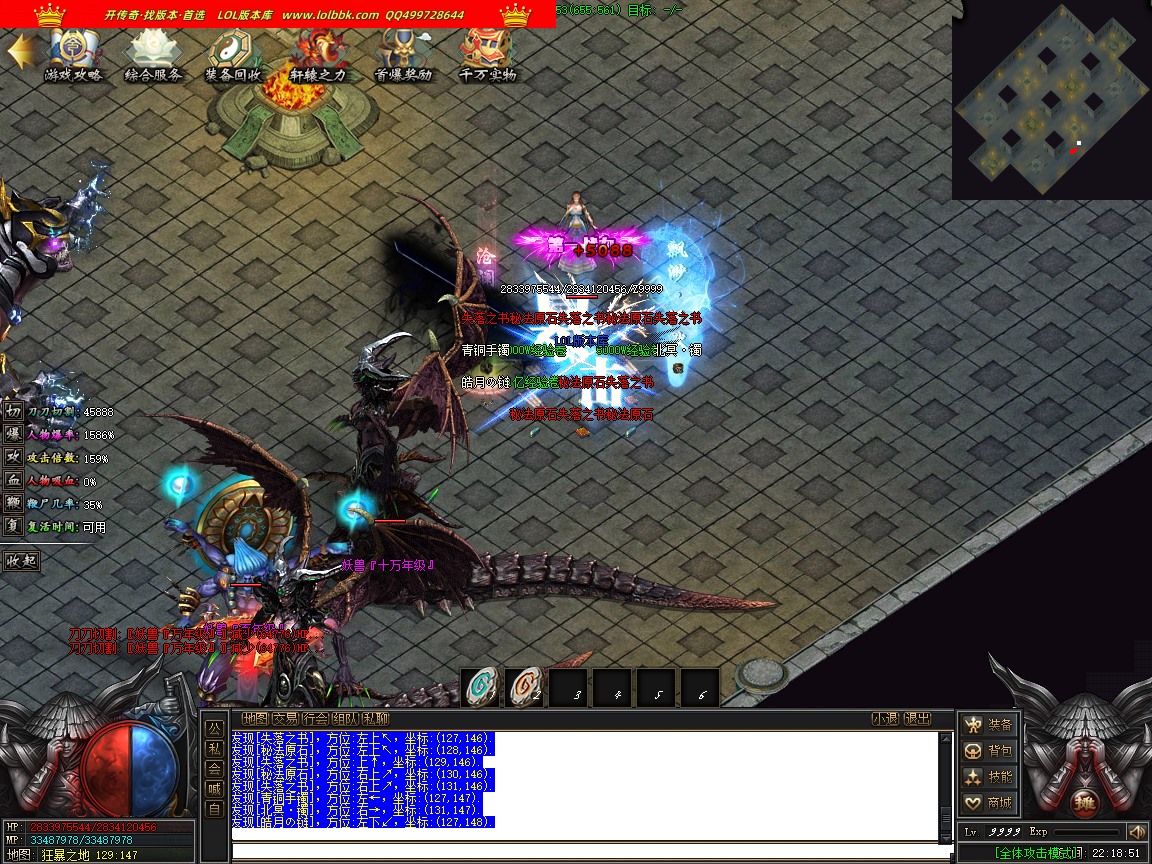This screenshot has height=864, width=1152.
Task: Click the 收起 collapse button on stats panel
Action: coord(21,560)
